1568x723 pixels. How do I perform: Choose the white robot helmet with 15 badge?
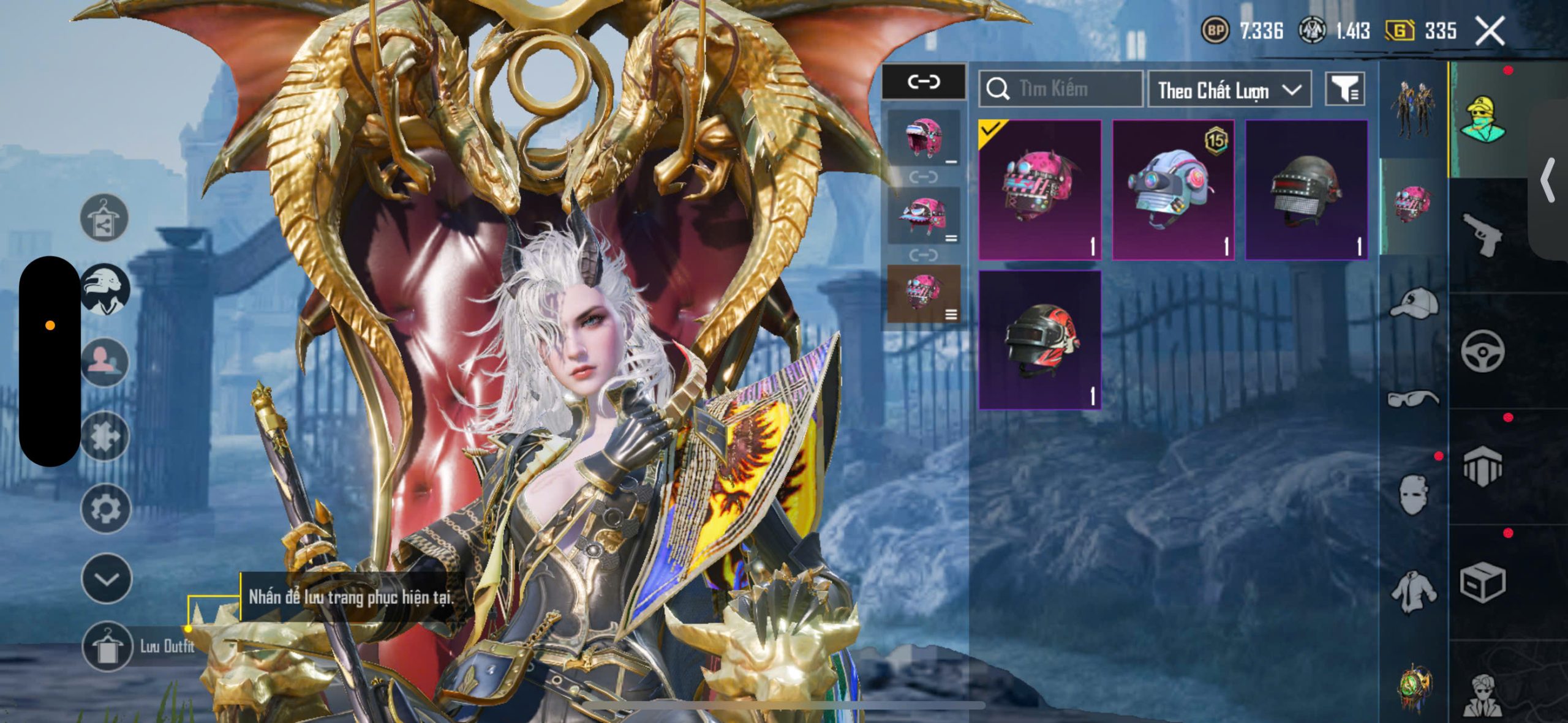[1172, 190]
